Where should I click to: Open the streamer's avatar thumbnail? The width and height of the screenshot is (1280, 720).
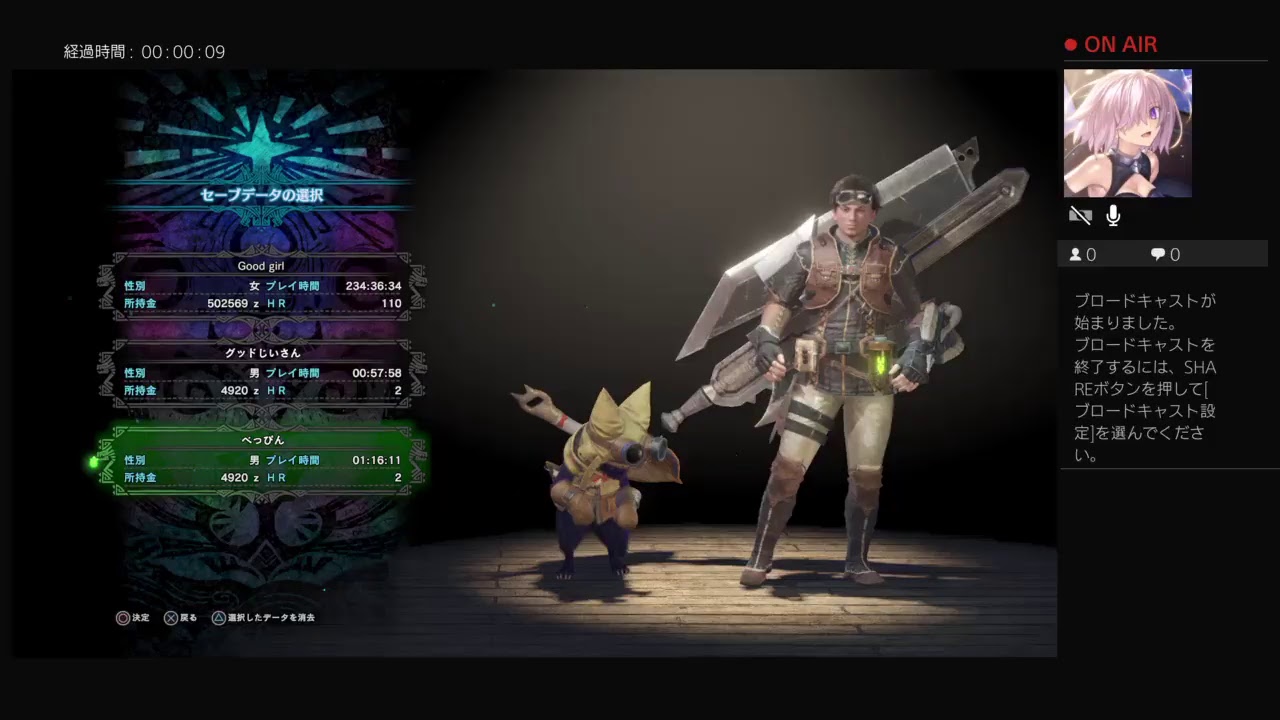pyautogui.click(x=1127, y=133)
